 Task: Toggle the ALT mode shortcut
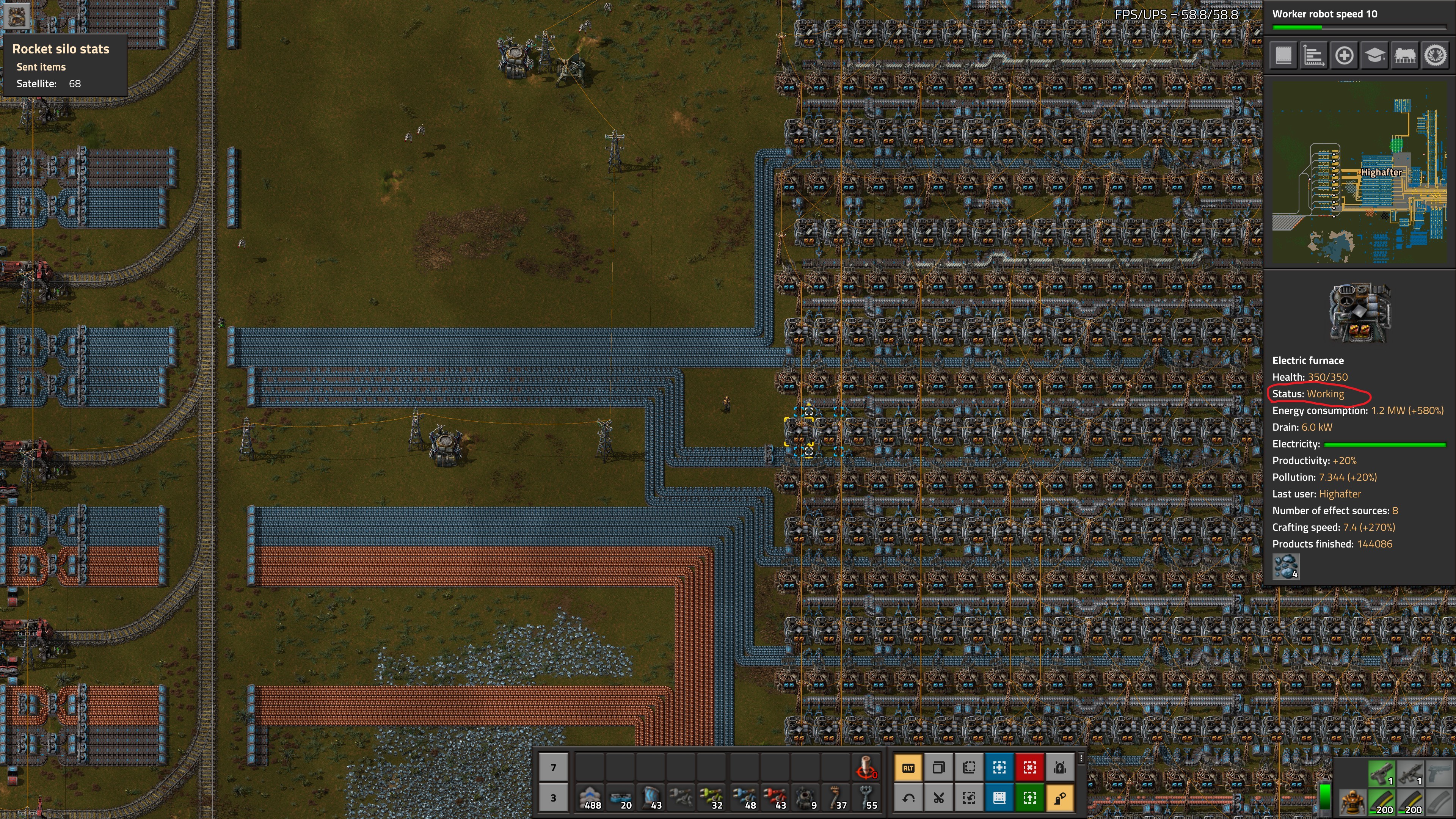(x=908, y=767)
